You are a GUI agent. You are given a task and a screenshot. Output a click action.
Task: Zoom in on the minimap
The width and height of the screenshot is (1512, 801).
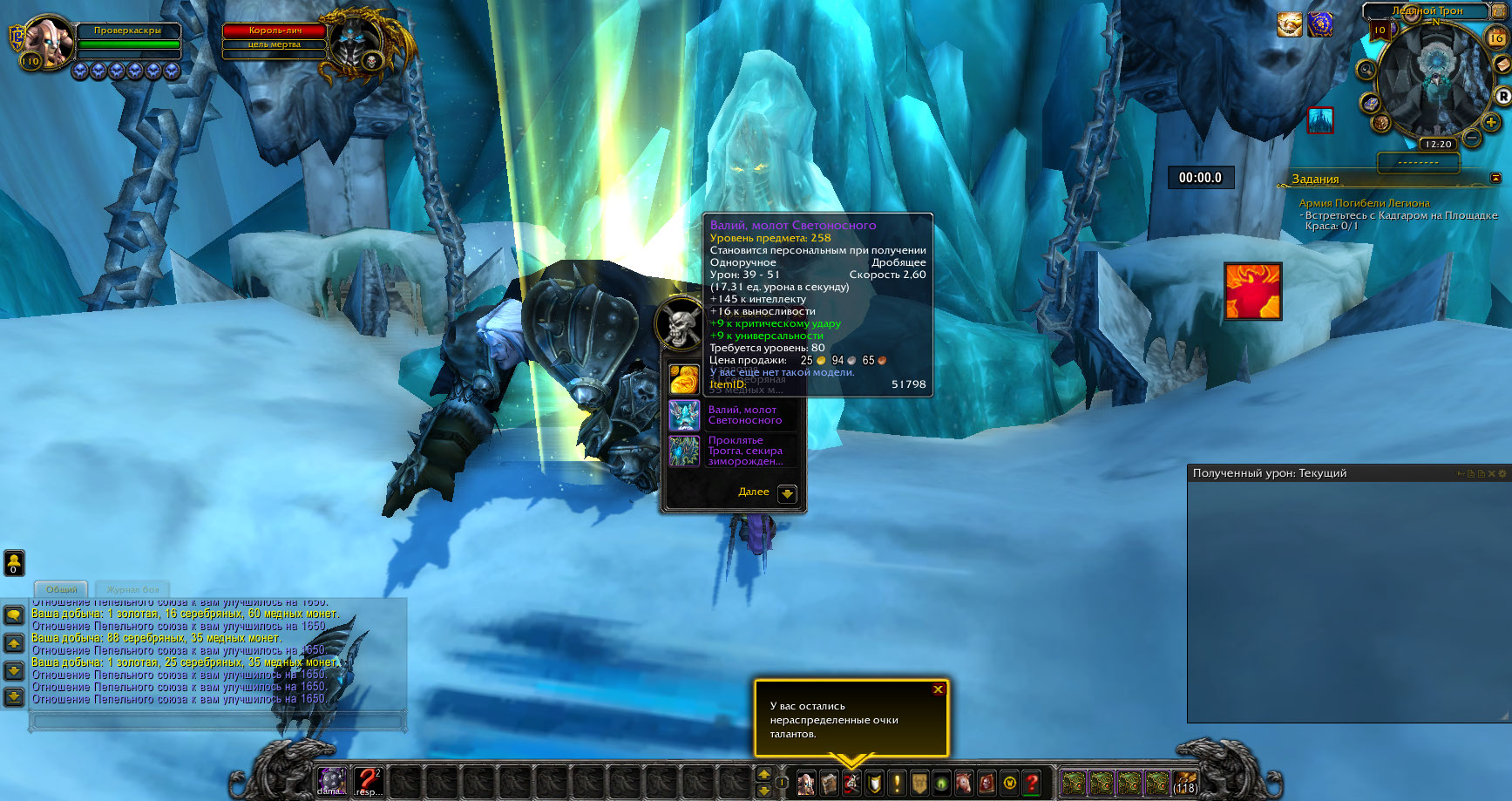[x=1491, y=123]
